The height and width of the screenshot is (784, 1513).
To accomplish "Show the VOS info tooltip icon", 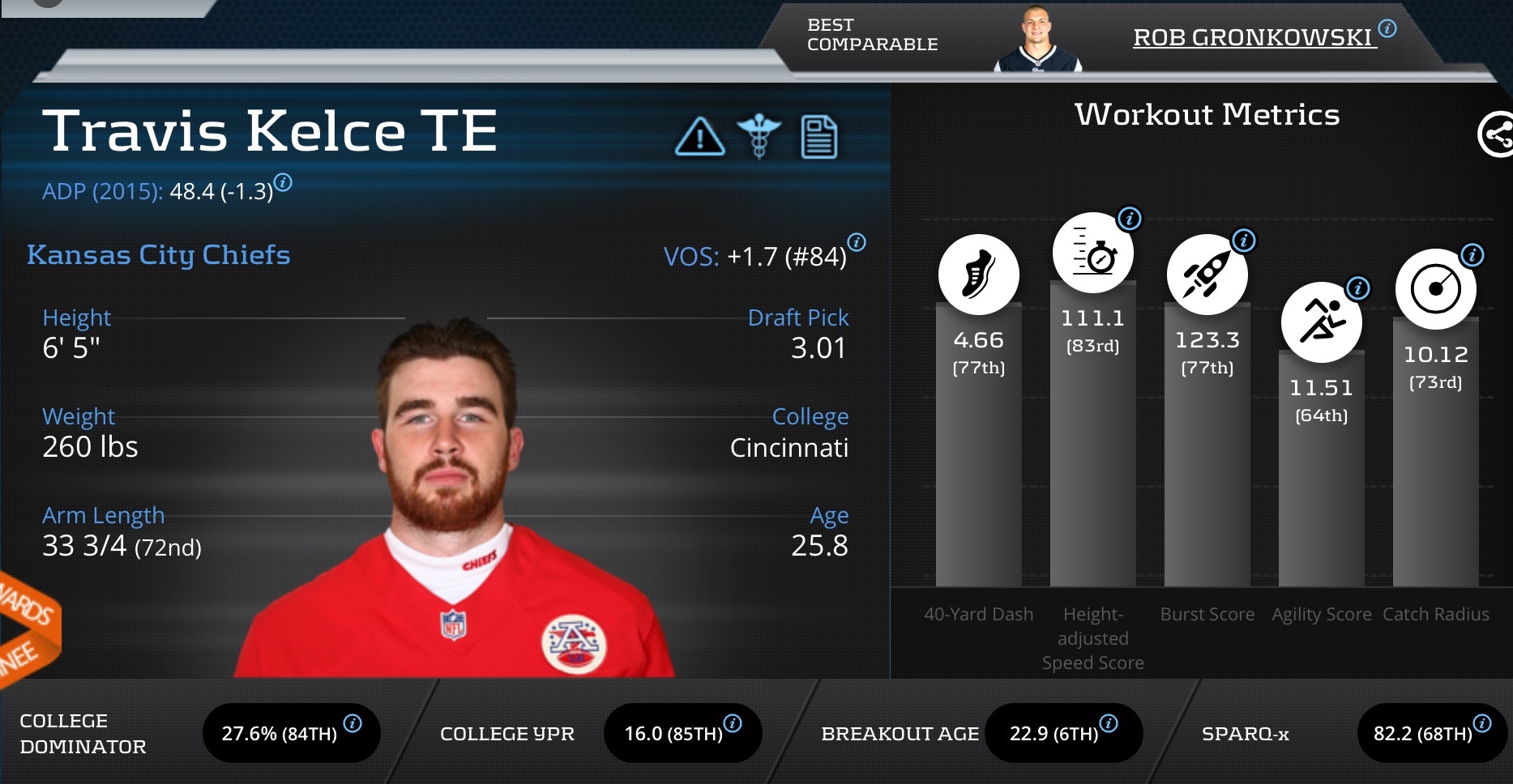I will coord(857,242).
